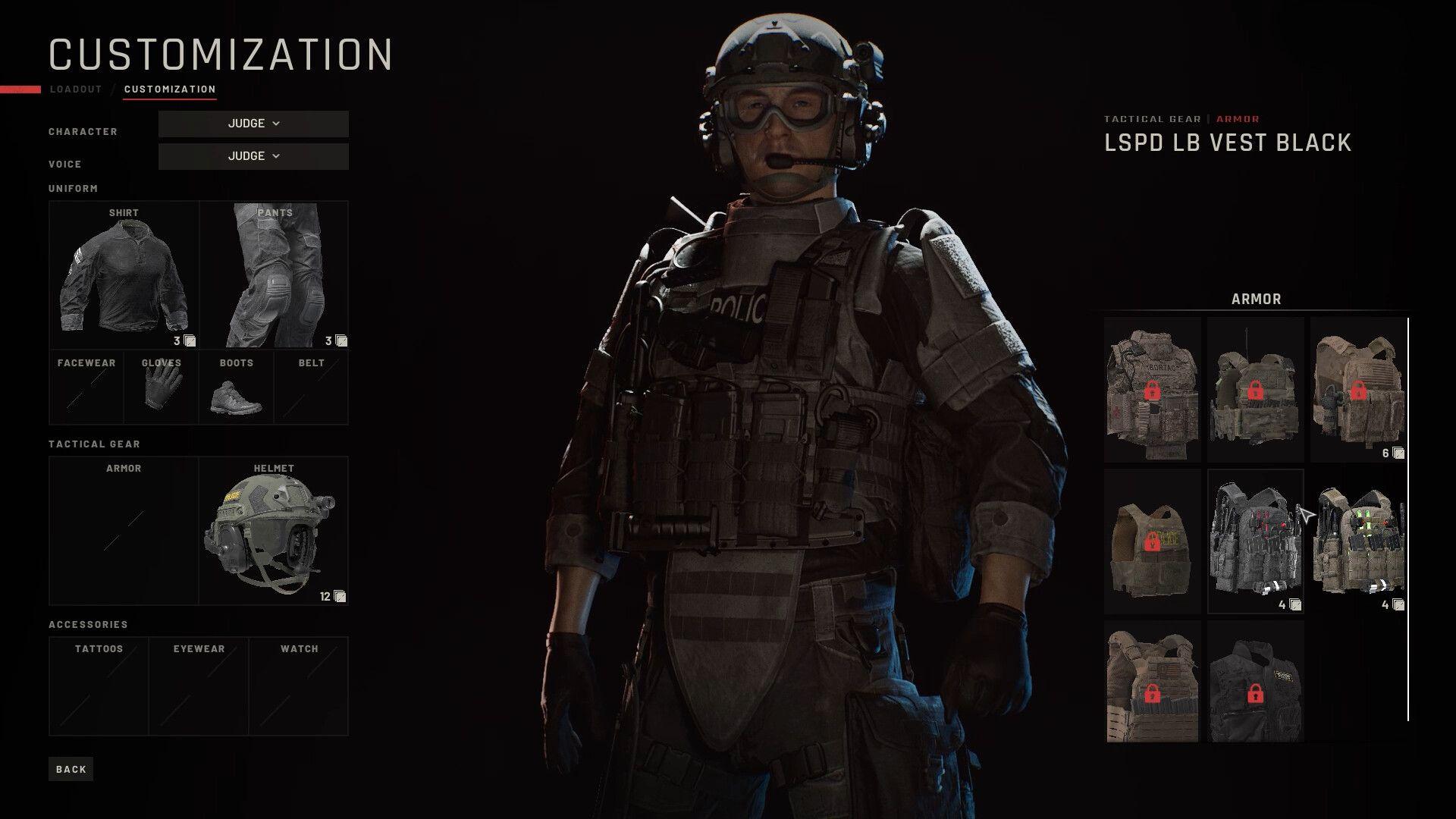Open the Gloves customization slot

pyautogui.click(x=160, y=387)
